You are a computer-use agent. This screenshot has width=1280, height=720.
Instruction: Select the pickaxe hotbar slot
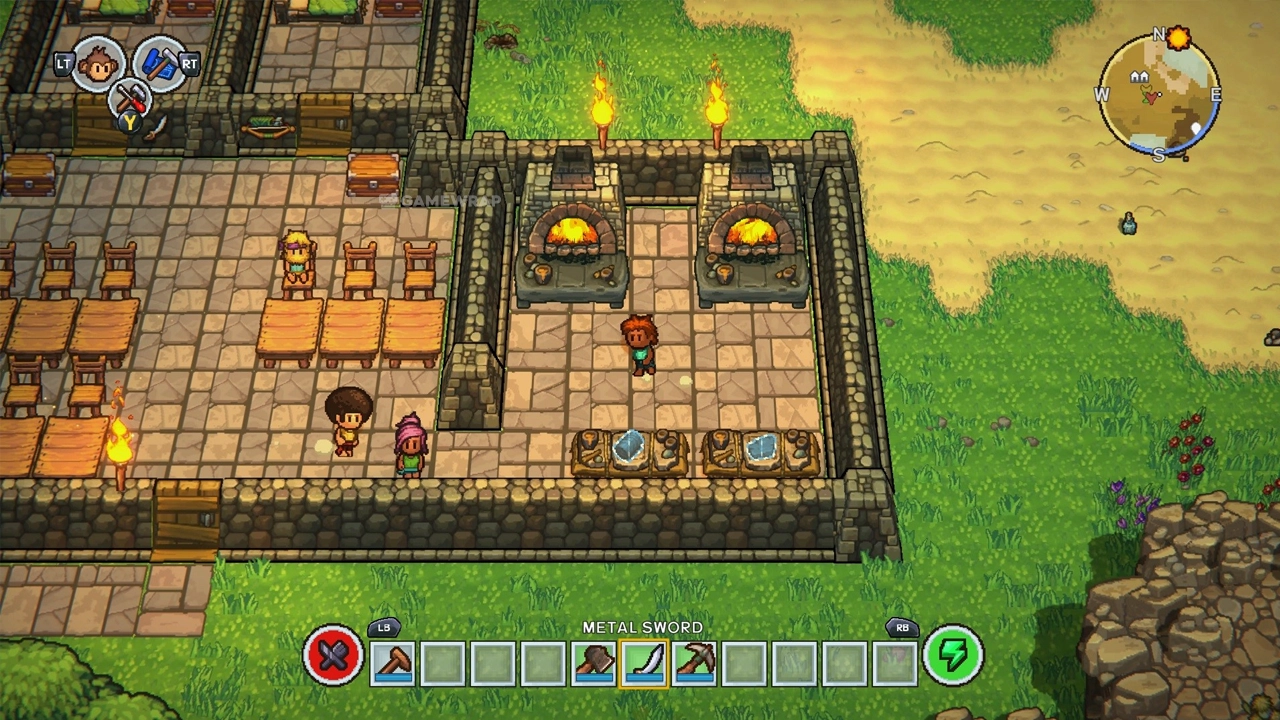pos(693,663)
